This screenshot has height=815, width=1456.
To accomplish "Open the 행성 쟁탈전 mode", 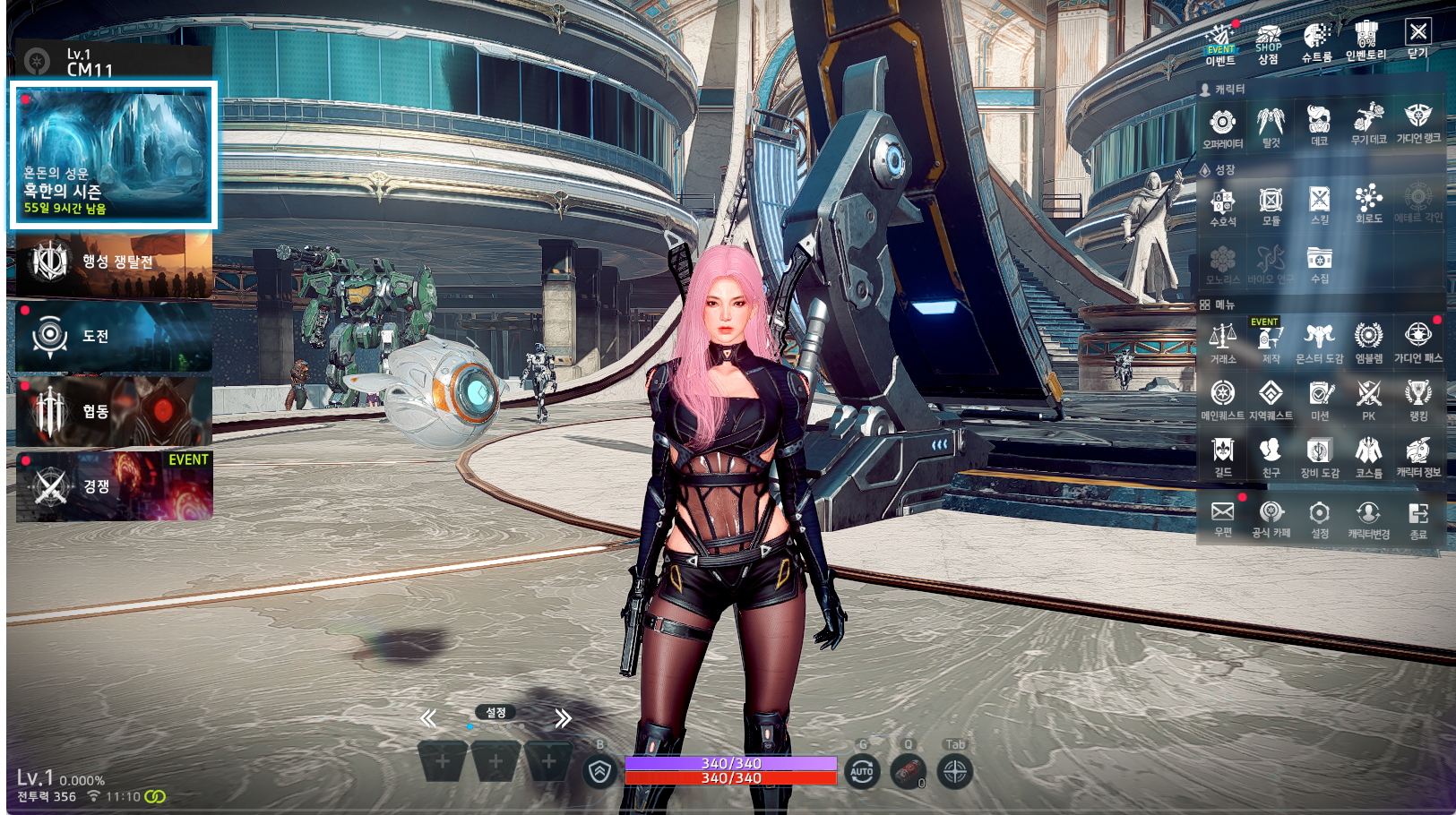I will pyautogui.click(x=114, y=262).
